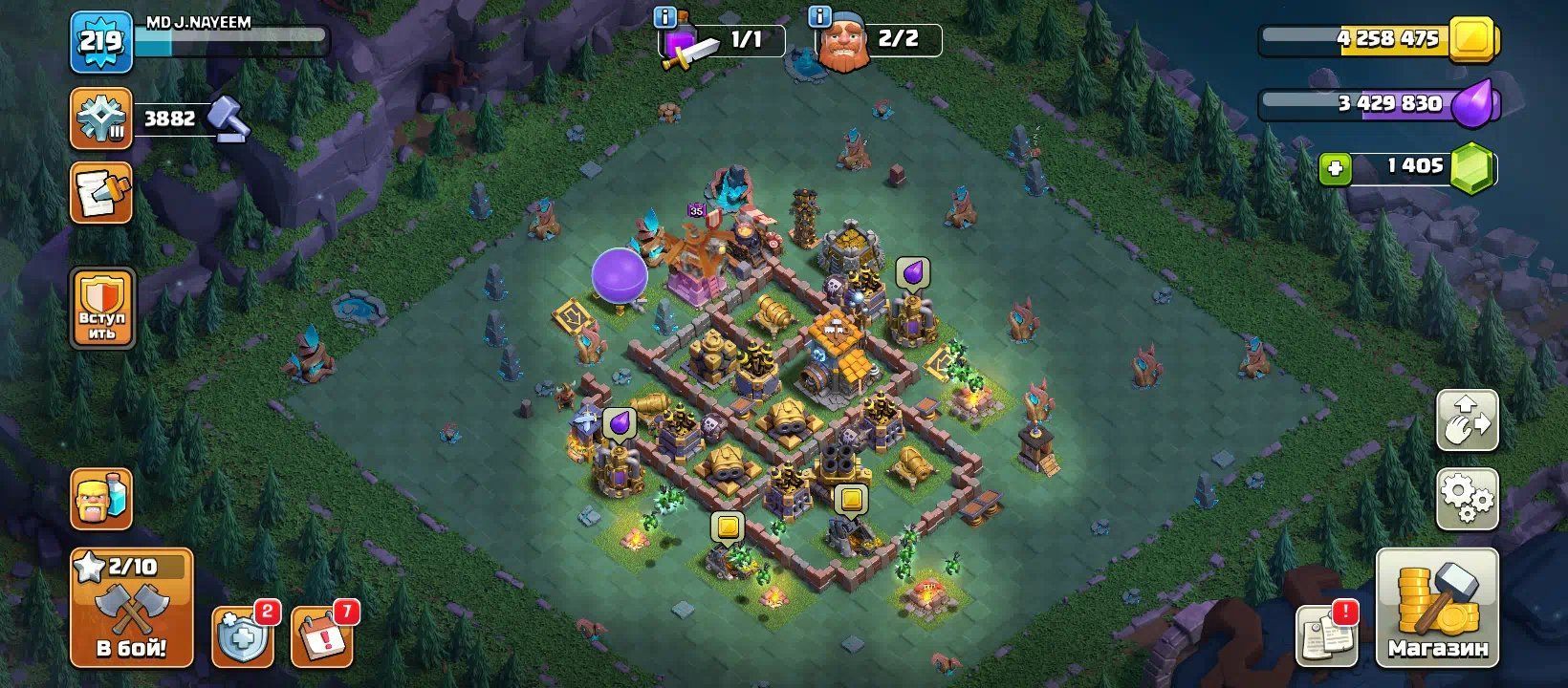
Task: Add gems with the green plus button
Action: 1335,169
